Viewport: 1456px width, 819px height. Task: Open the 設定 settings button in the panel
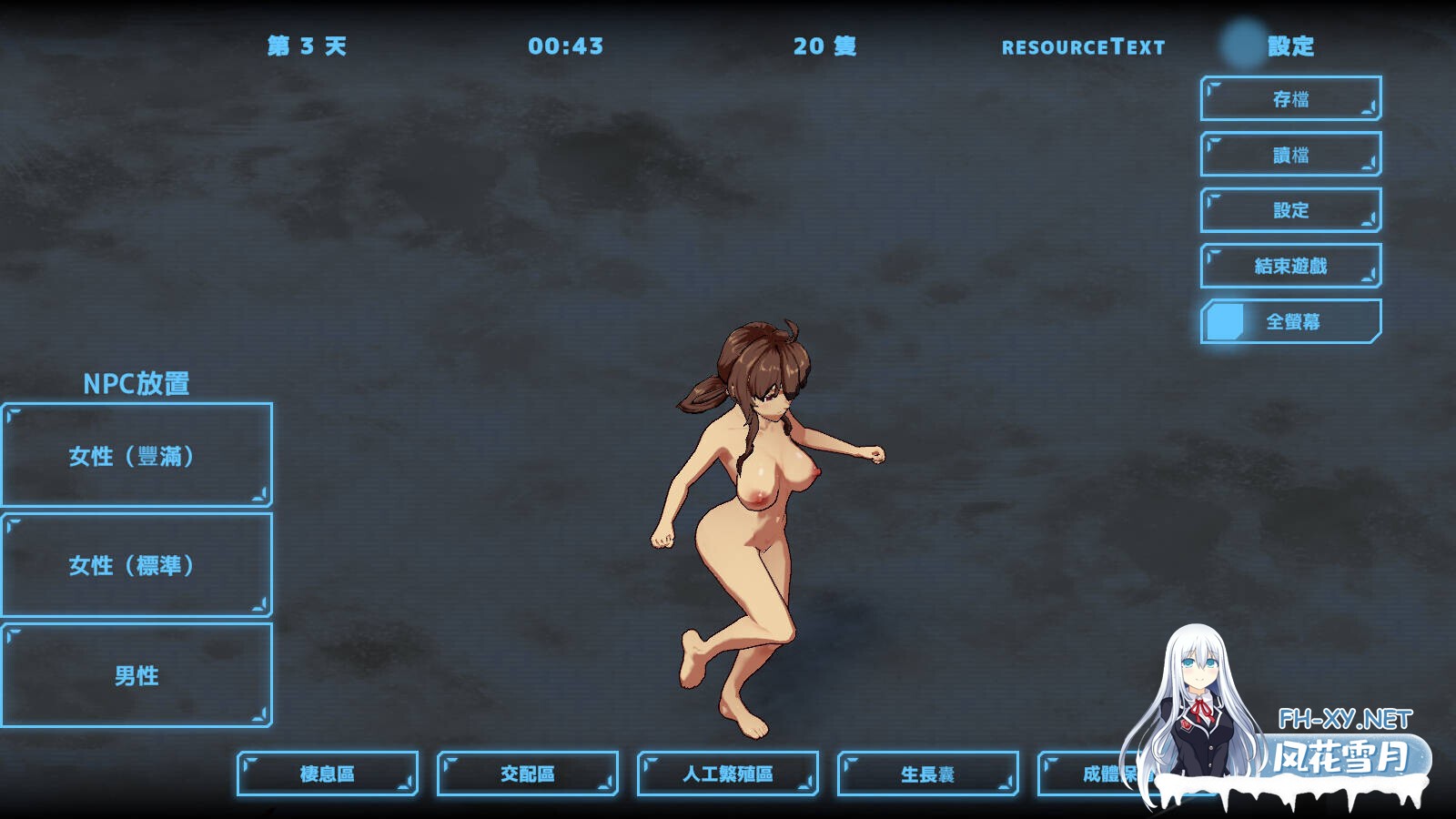1290,210
